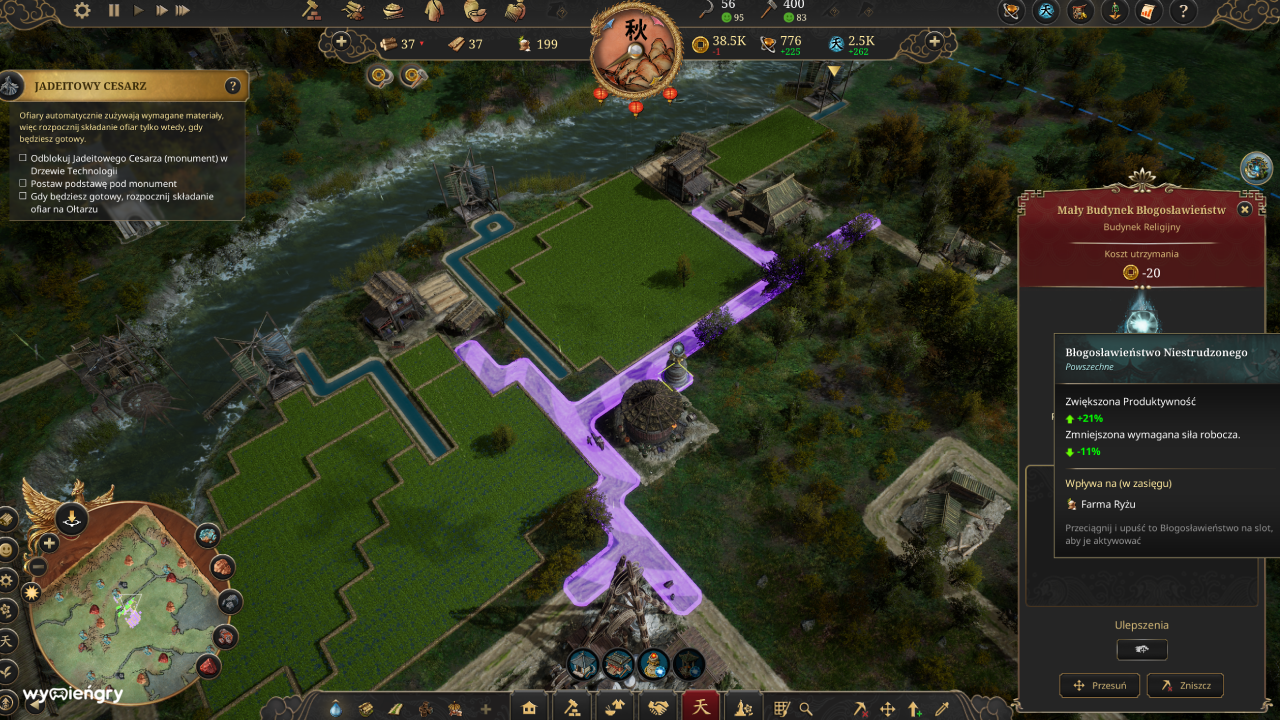
Task: Select the green upgrade arrow tool
Action: [x=913, y=707]
